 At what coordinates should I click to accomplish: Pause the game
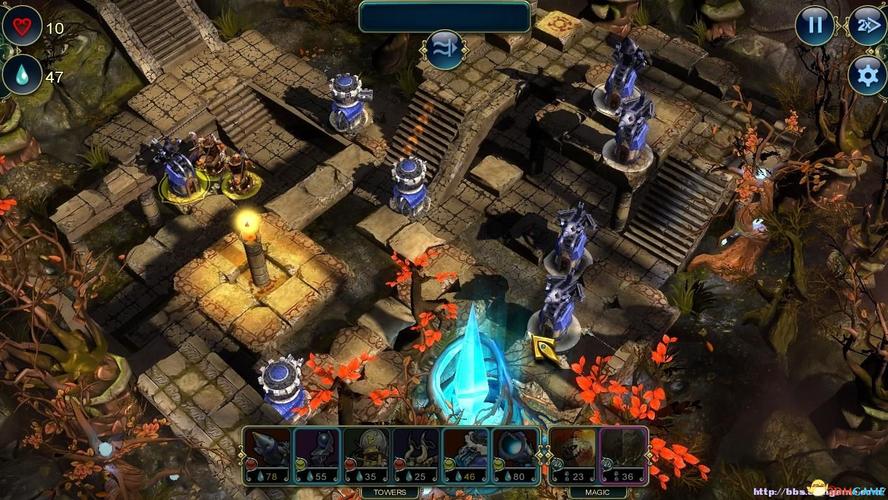point(815,26)
